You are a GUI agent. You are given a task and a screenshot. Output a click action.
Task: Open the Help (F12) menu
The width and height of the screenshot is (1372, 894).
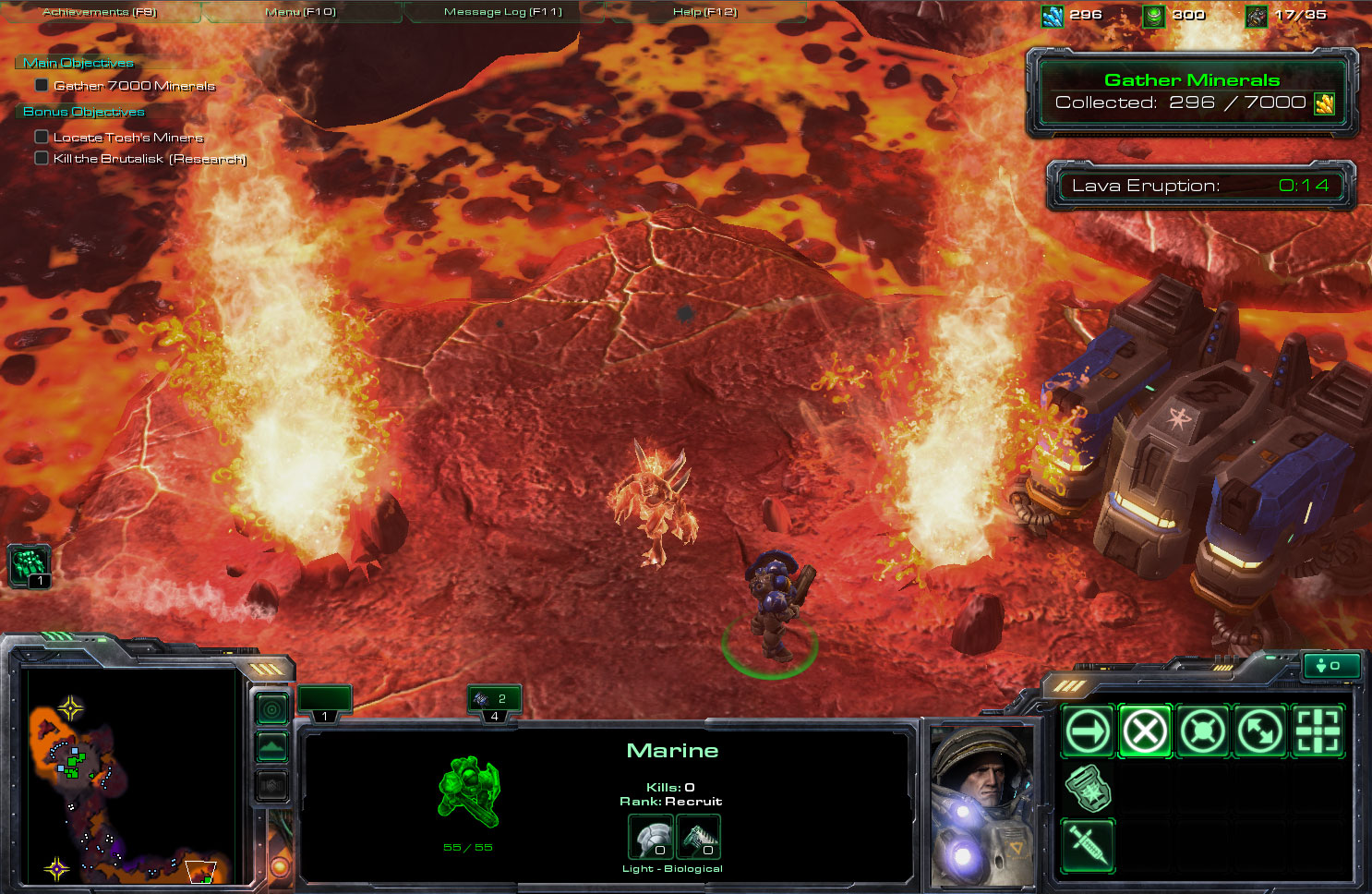click(704, 12)
